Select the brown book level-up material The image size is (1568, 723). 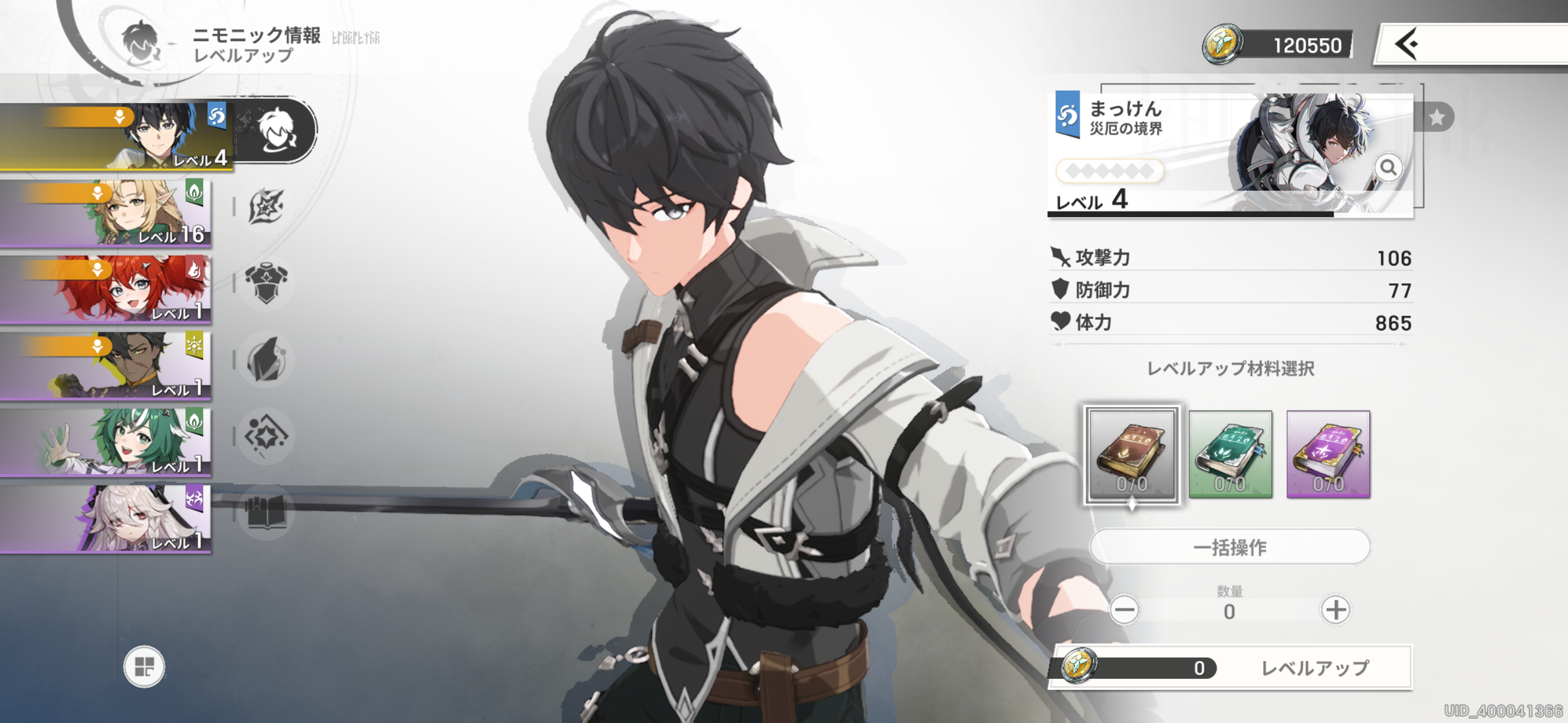[1132, 454]
